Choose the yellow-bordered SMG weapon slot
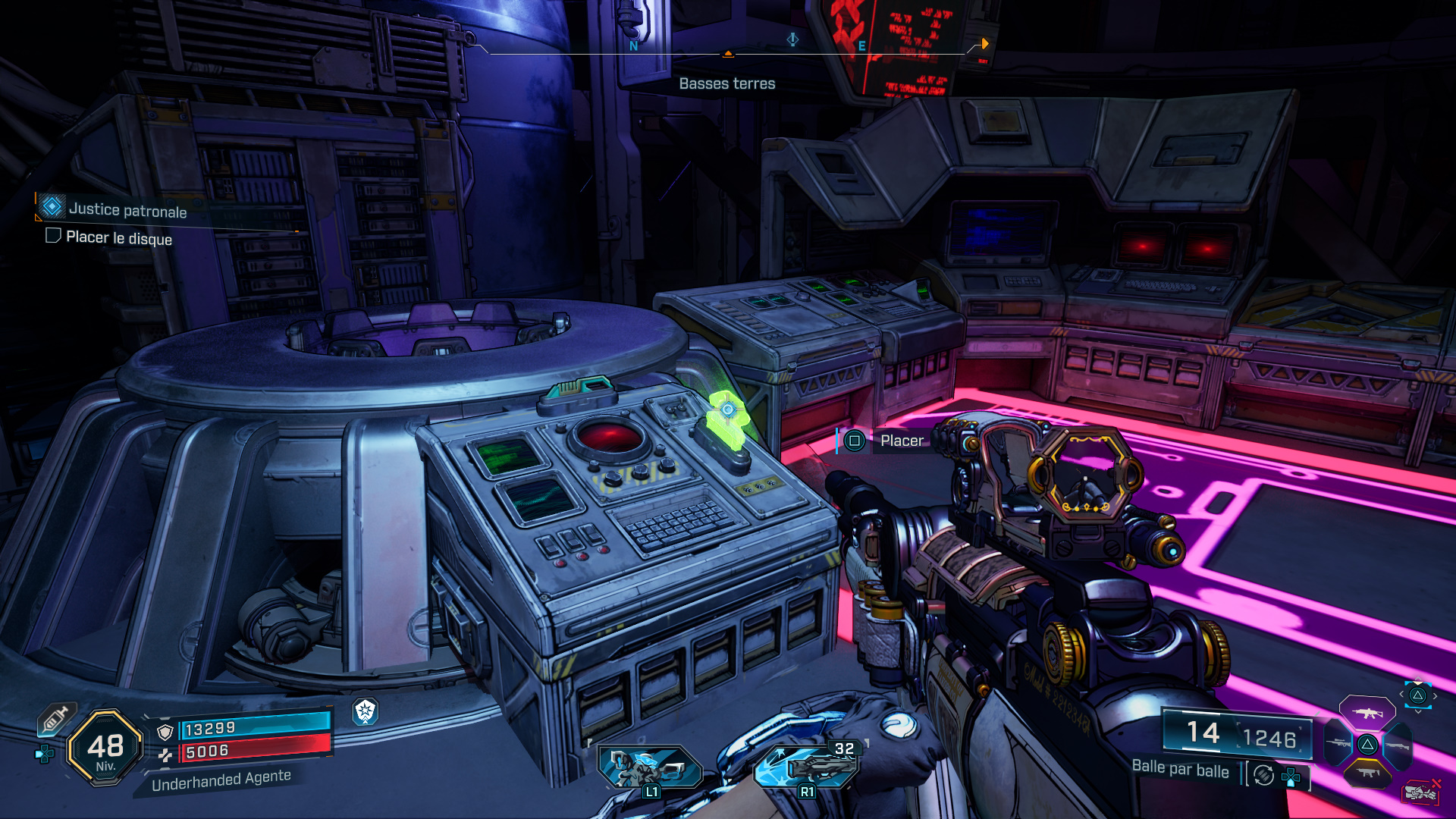This screenshot has height=819, width=1456. click(x=1367, y=773)
